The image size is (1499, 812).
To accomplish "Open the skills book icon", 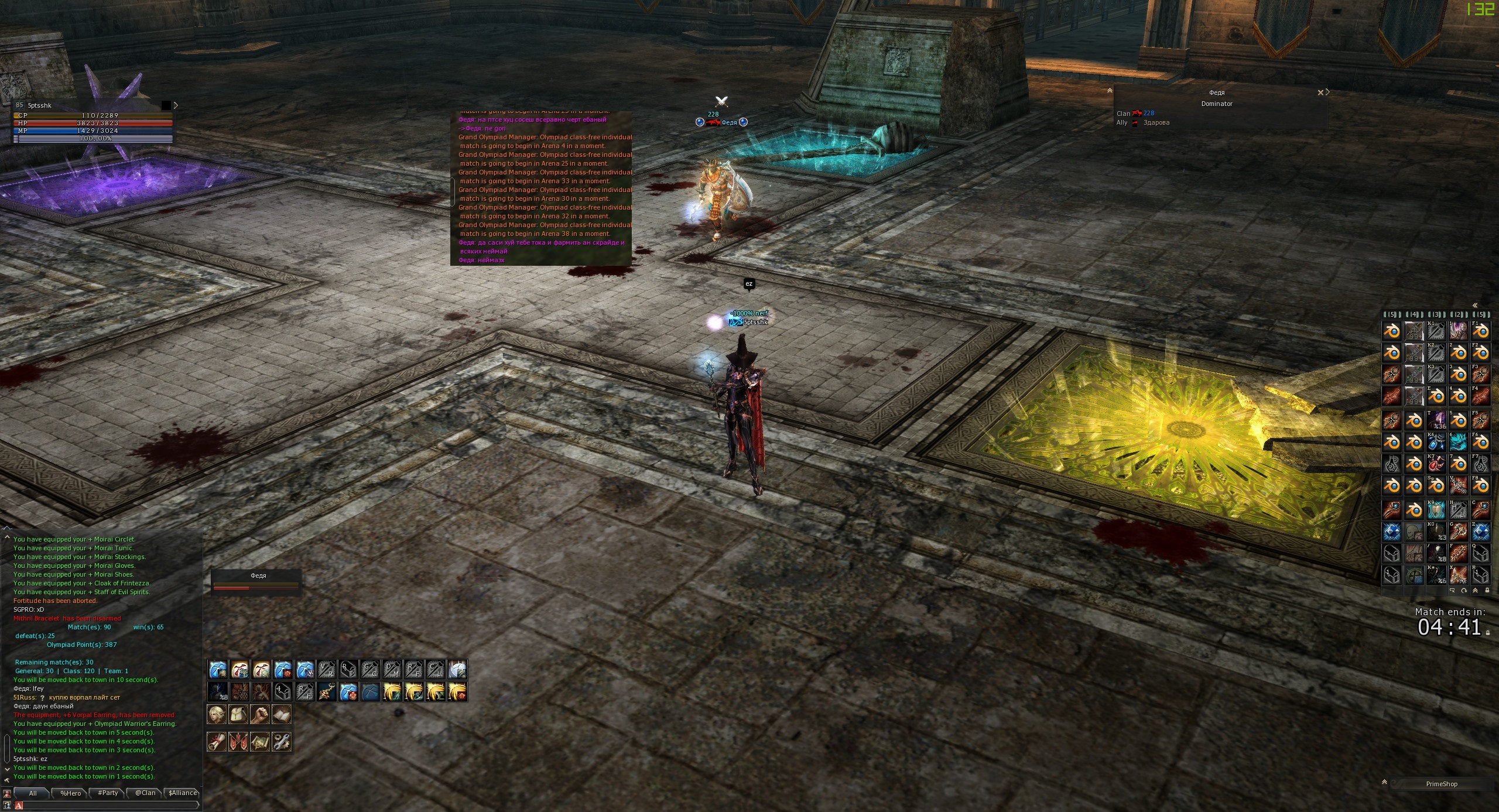I will 282,714.
